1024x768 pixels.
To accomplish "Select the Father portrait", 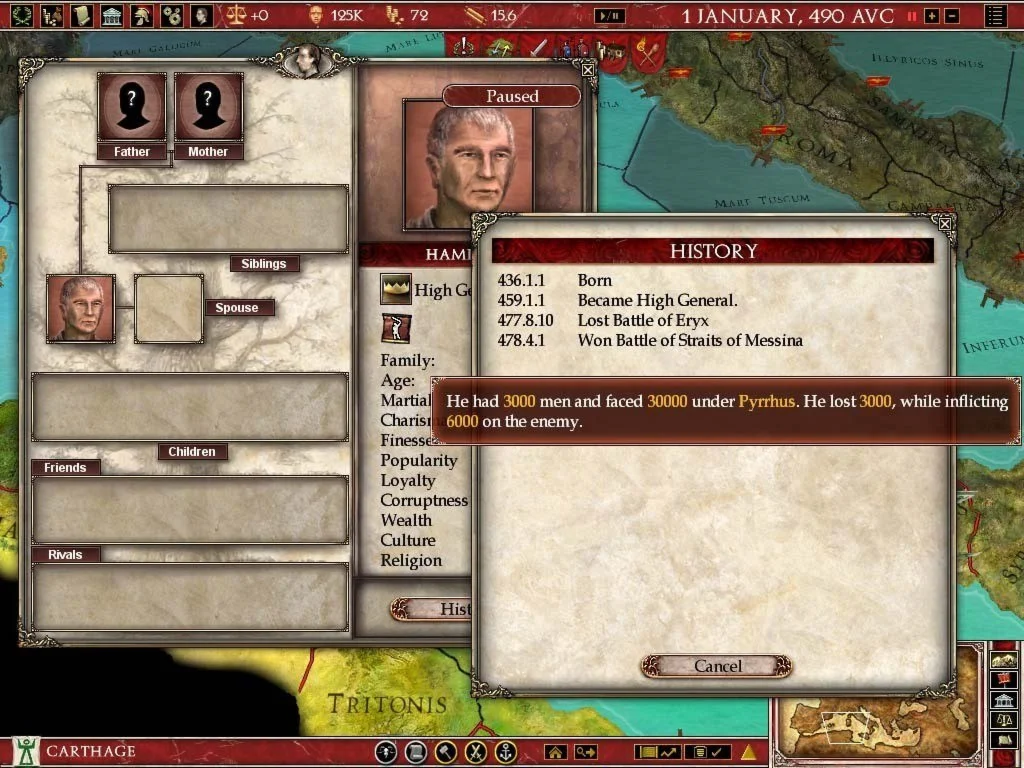I will coord(131,106).
